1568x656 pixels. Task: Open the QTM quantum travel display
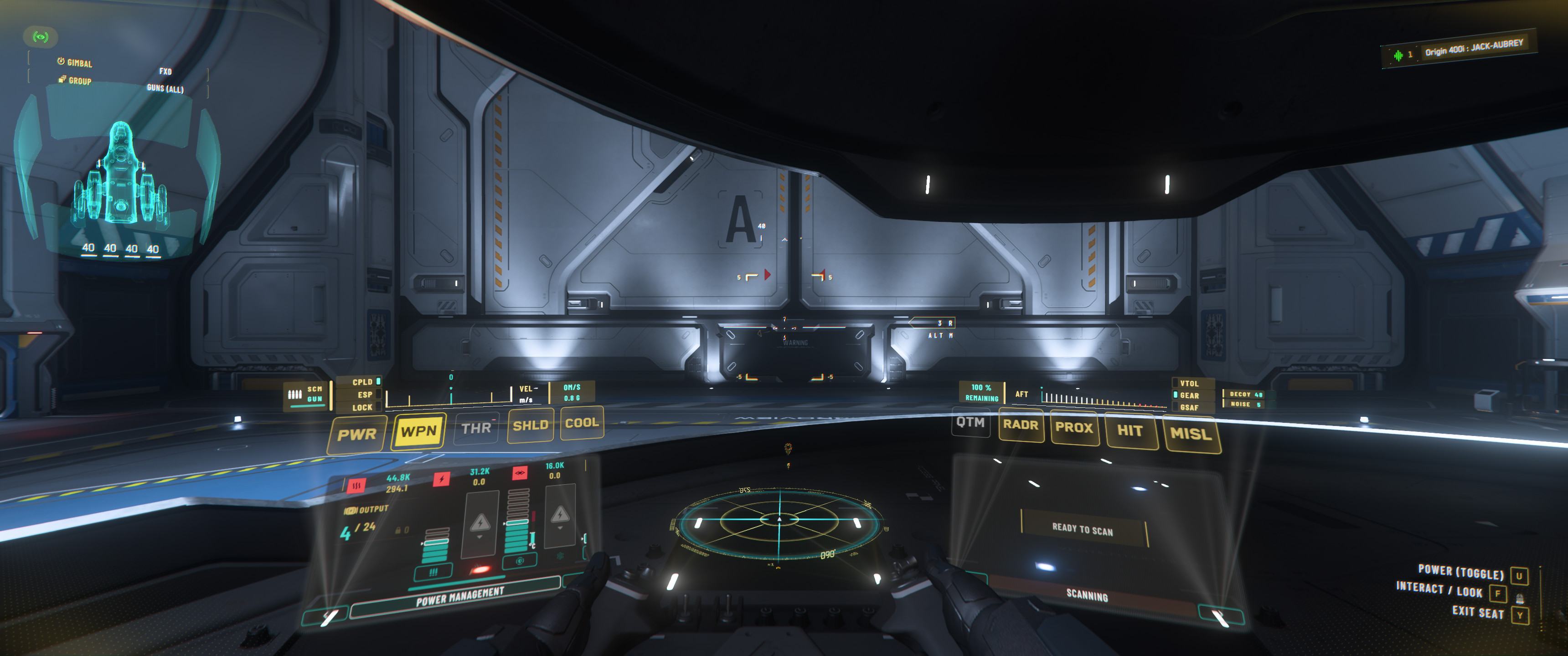pos(970,423)
